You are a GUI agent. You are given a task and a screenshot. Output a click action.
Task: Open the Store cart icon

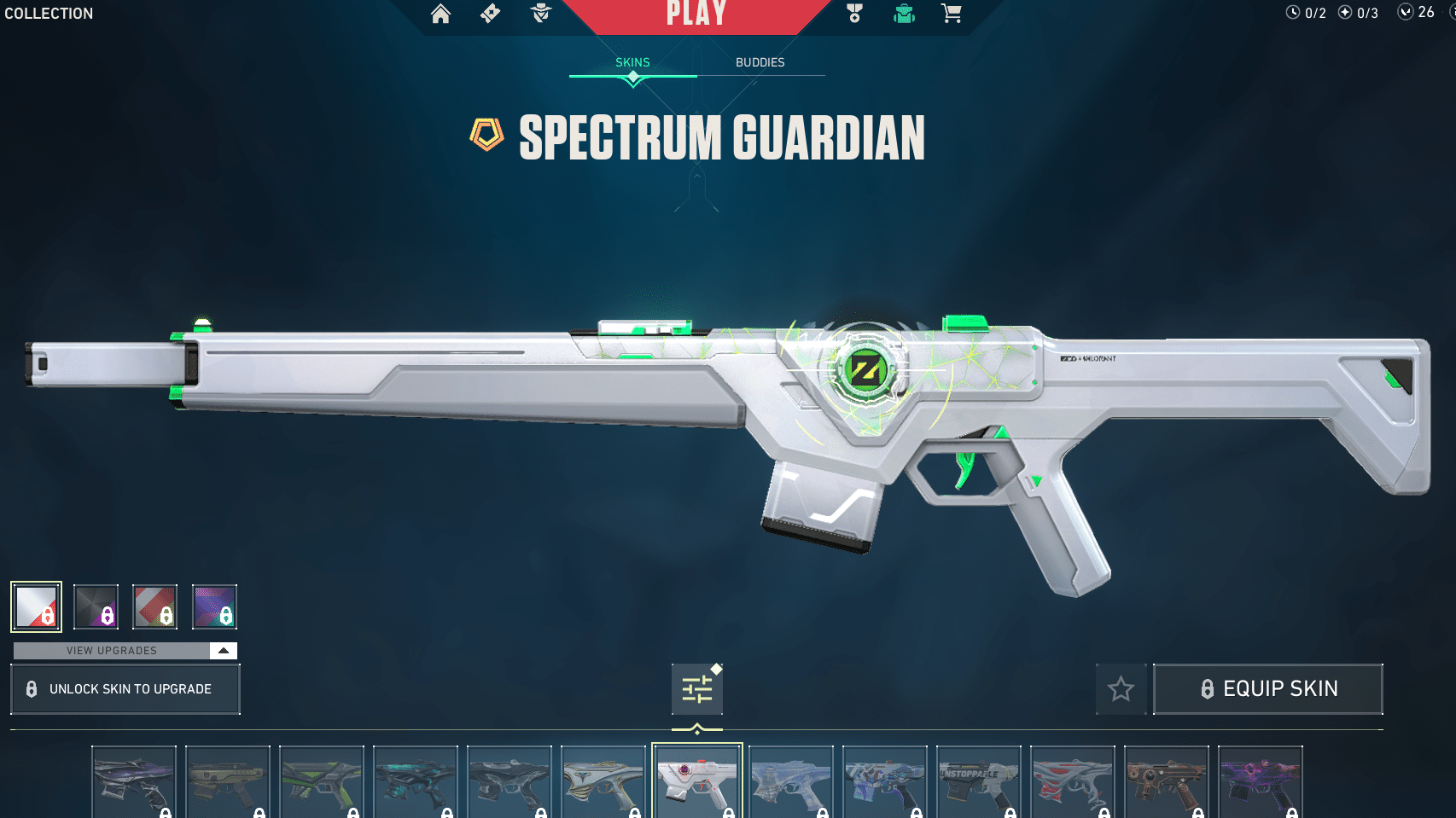tap(951, 15)
